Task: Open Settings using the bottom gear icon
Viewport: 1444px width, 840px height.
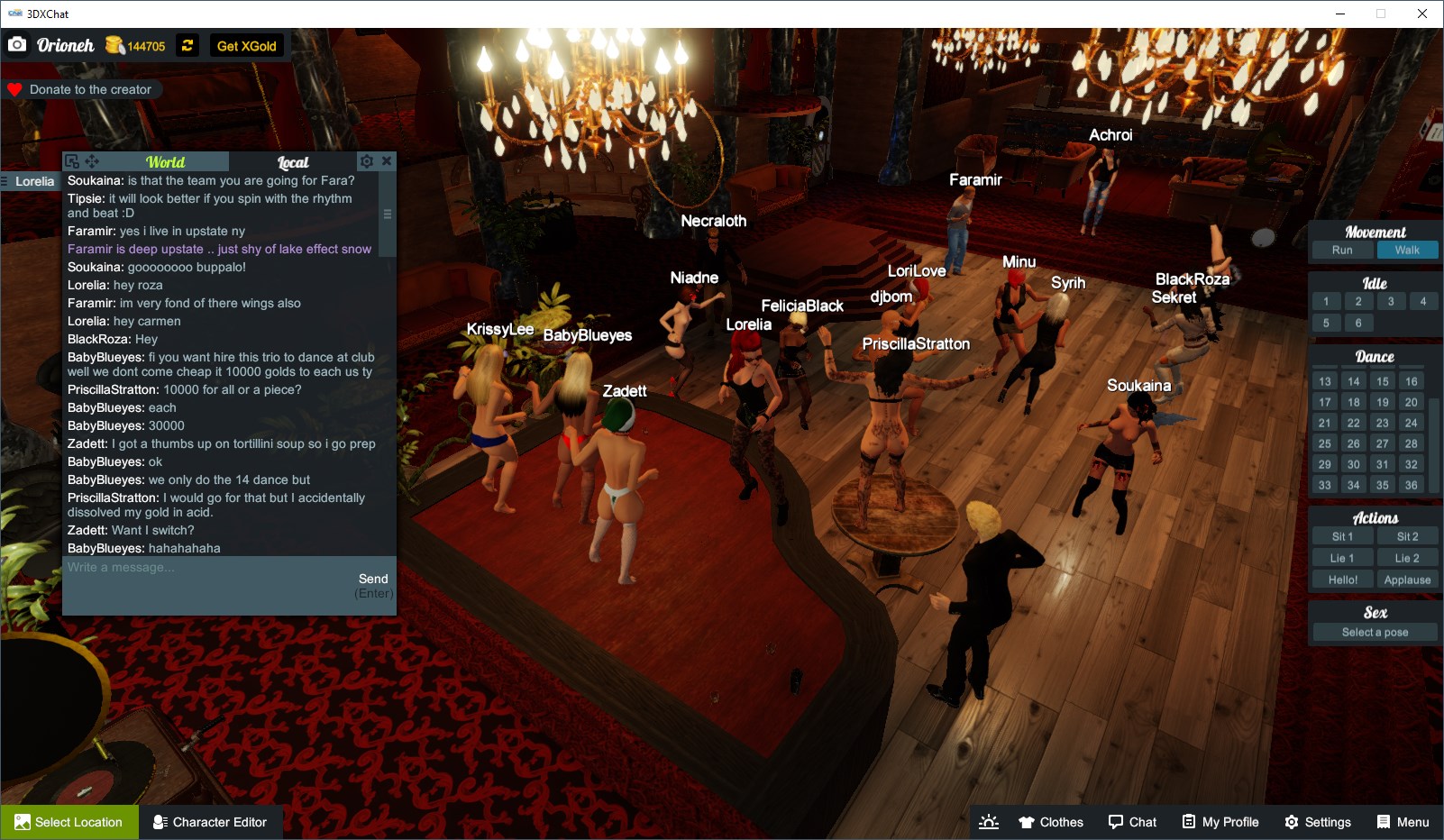Action: click(x=1319, y=821)
